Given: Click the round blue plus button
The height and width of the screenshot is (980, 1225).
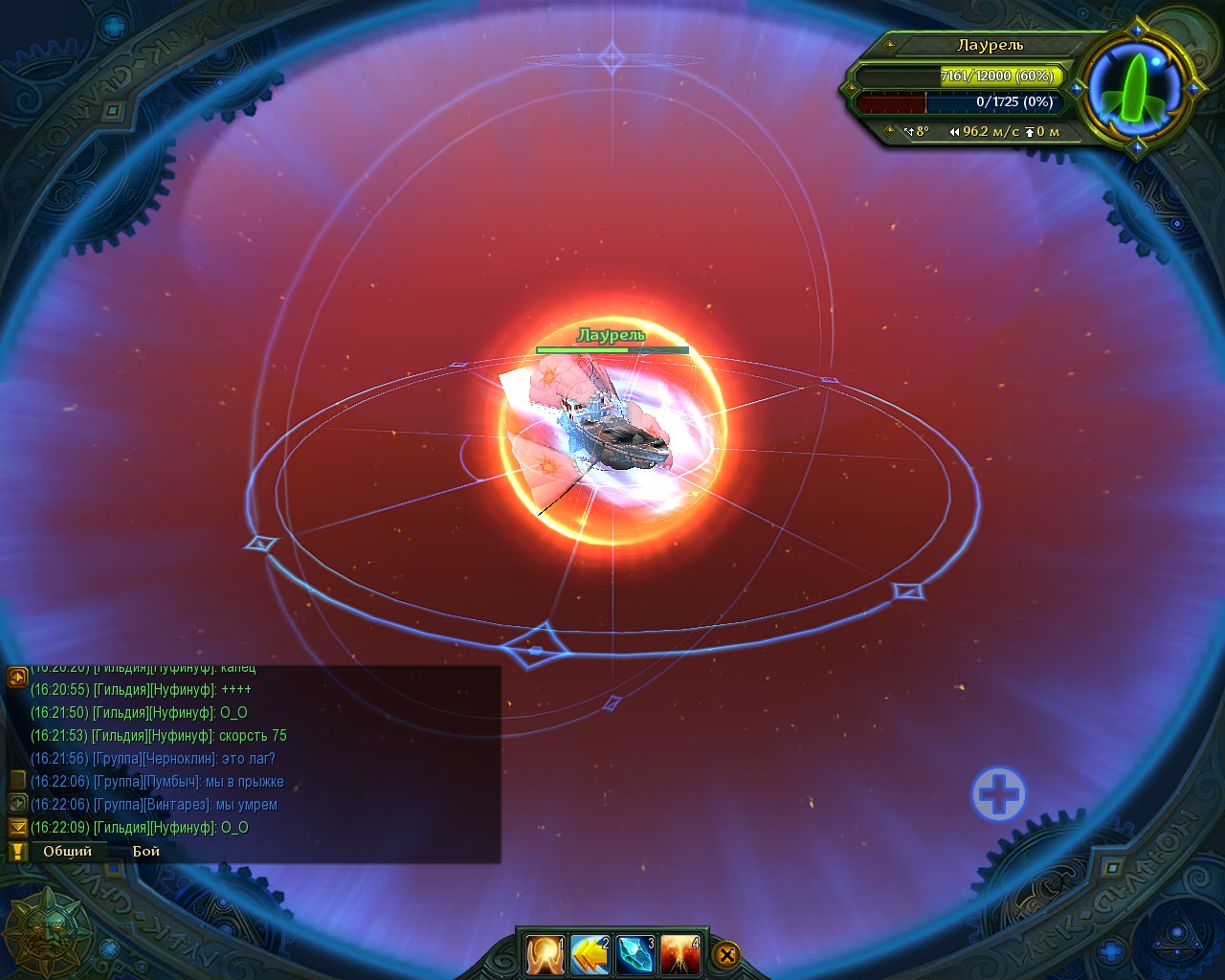Looking at the screenshot, I should tap(998, 794).
